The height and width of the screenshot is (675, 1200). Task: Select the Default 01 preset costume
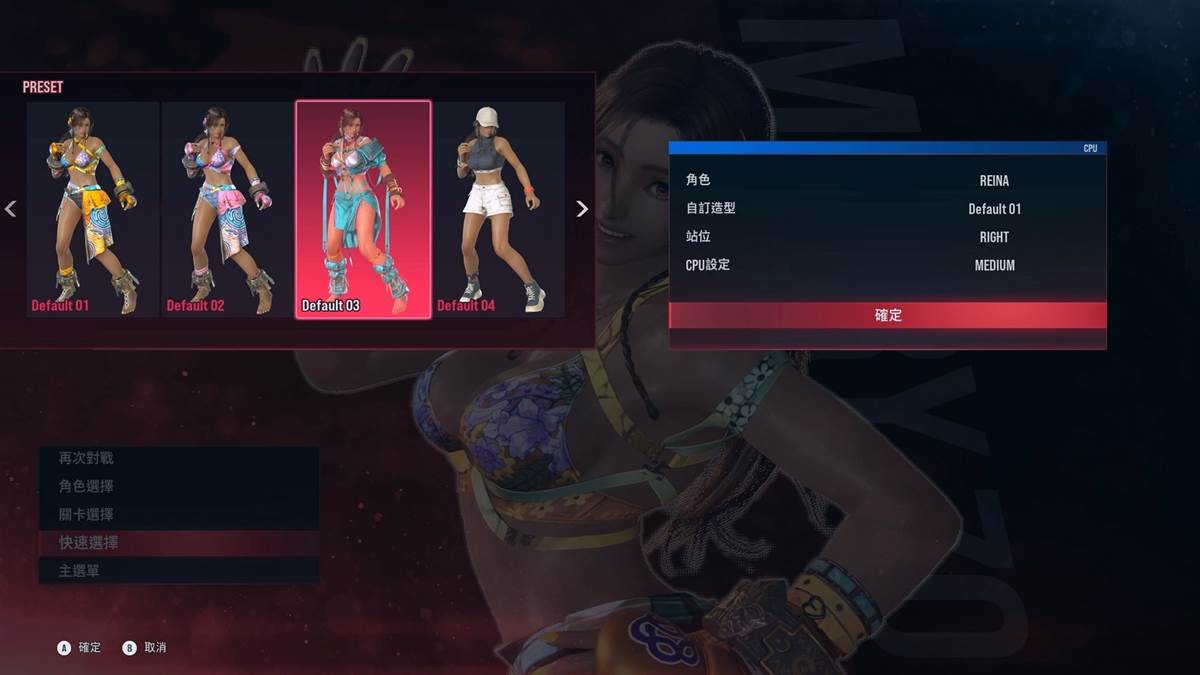click(93, 209)
